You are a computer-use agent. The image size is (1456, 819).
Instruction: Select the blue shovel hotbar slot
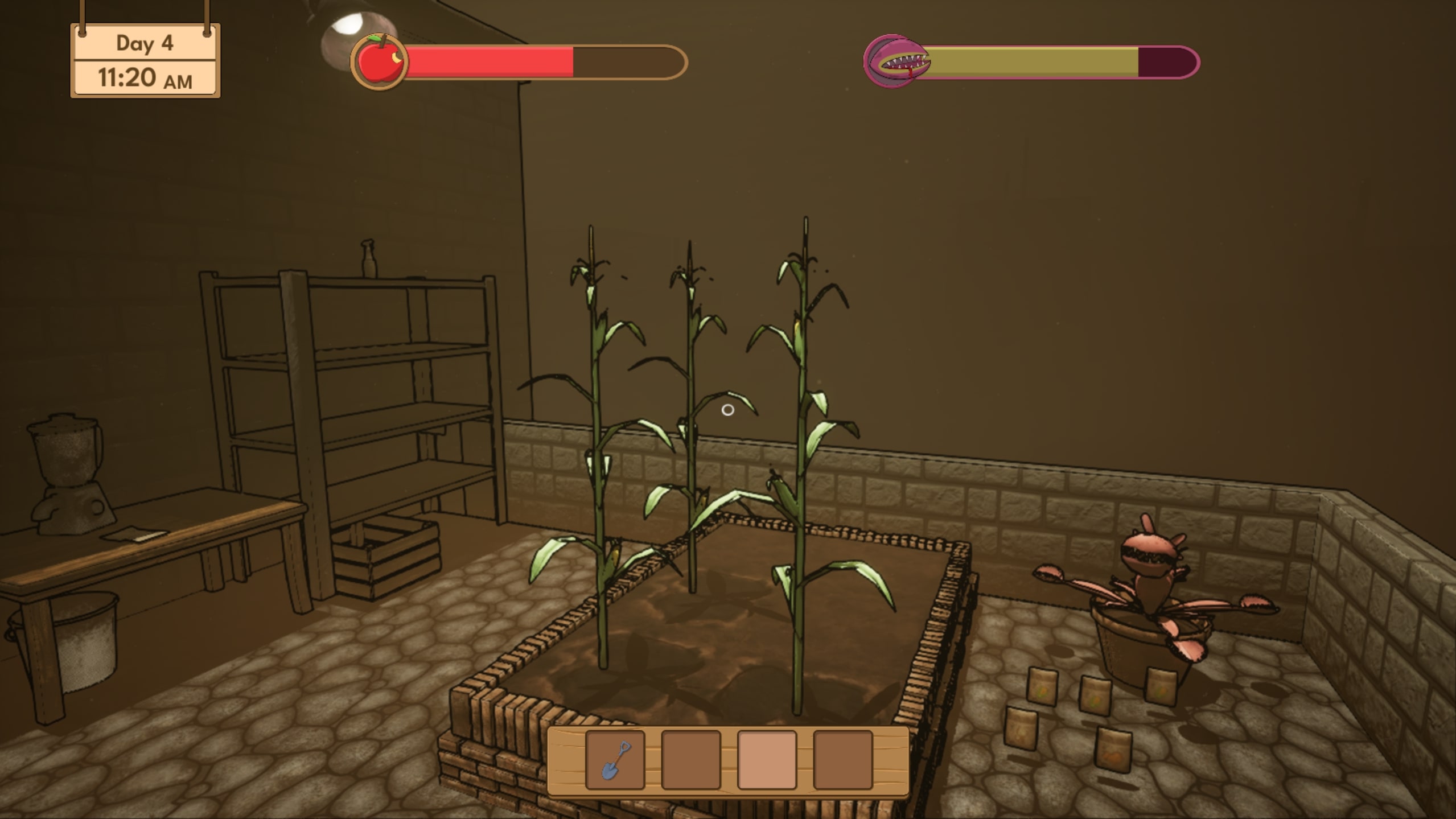615,760
